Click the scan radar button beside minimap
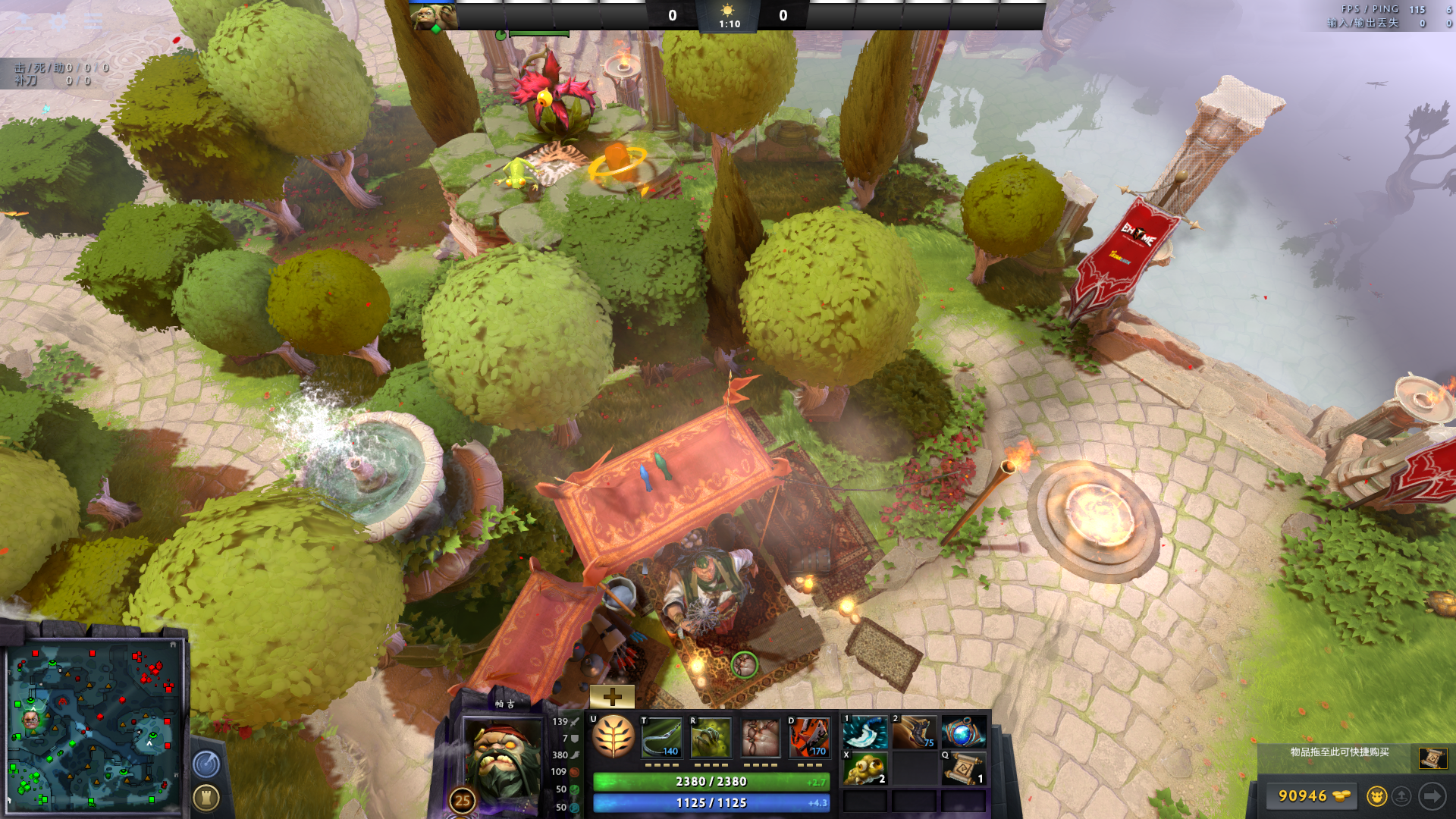 tap(206, 764)
